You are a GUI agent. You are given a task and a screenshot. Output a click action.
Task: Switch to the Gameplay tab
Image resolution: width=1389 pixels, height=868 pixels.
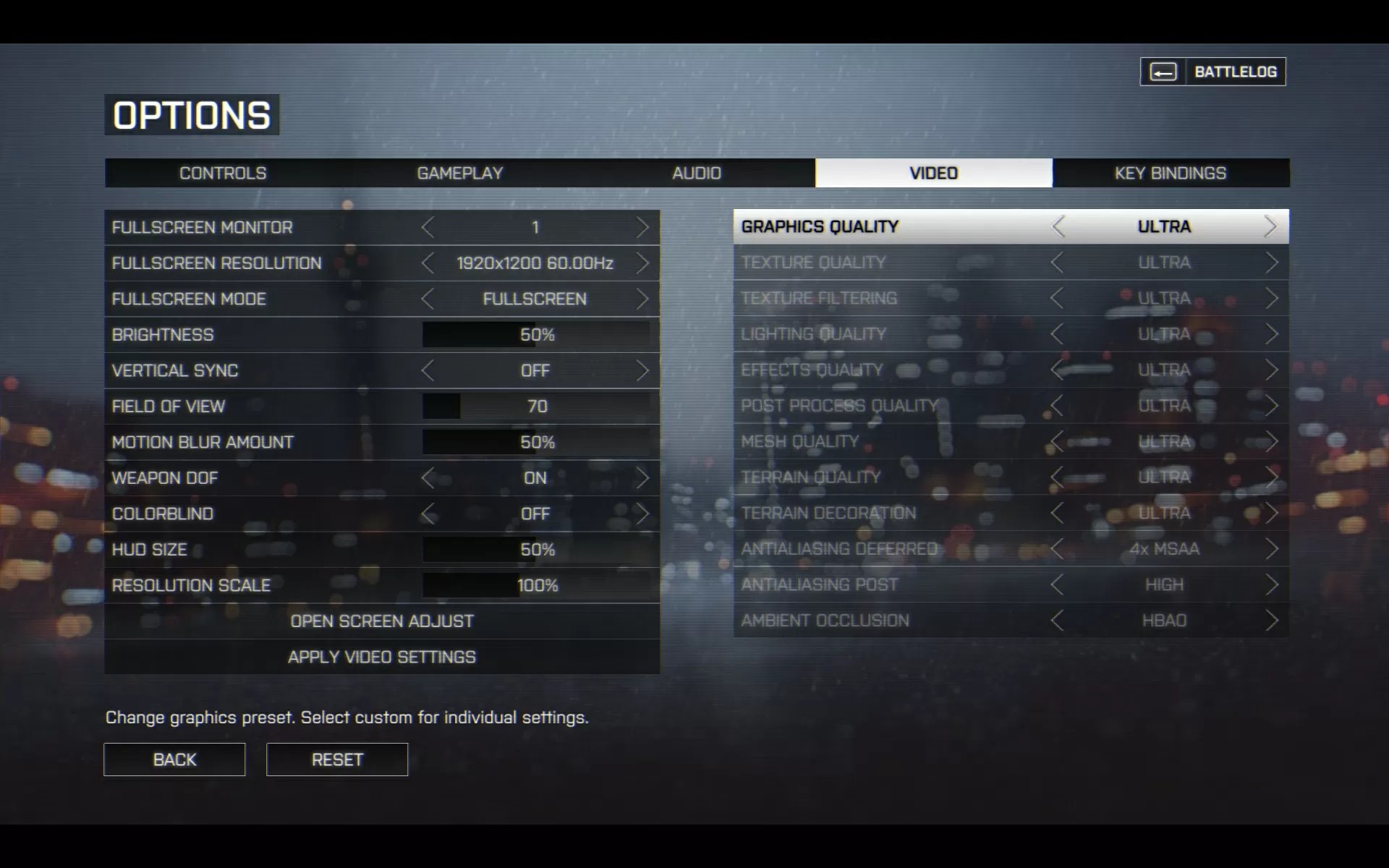point(460,173)
